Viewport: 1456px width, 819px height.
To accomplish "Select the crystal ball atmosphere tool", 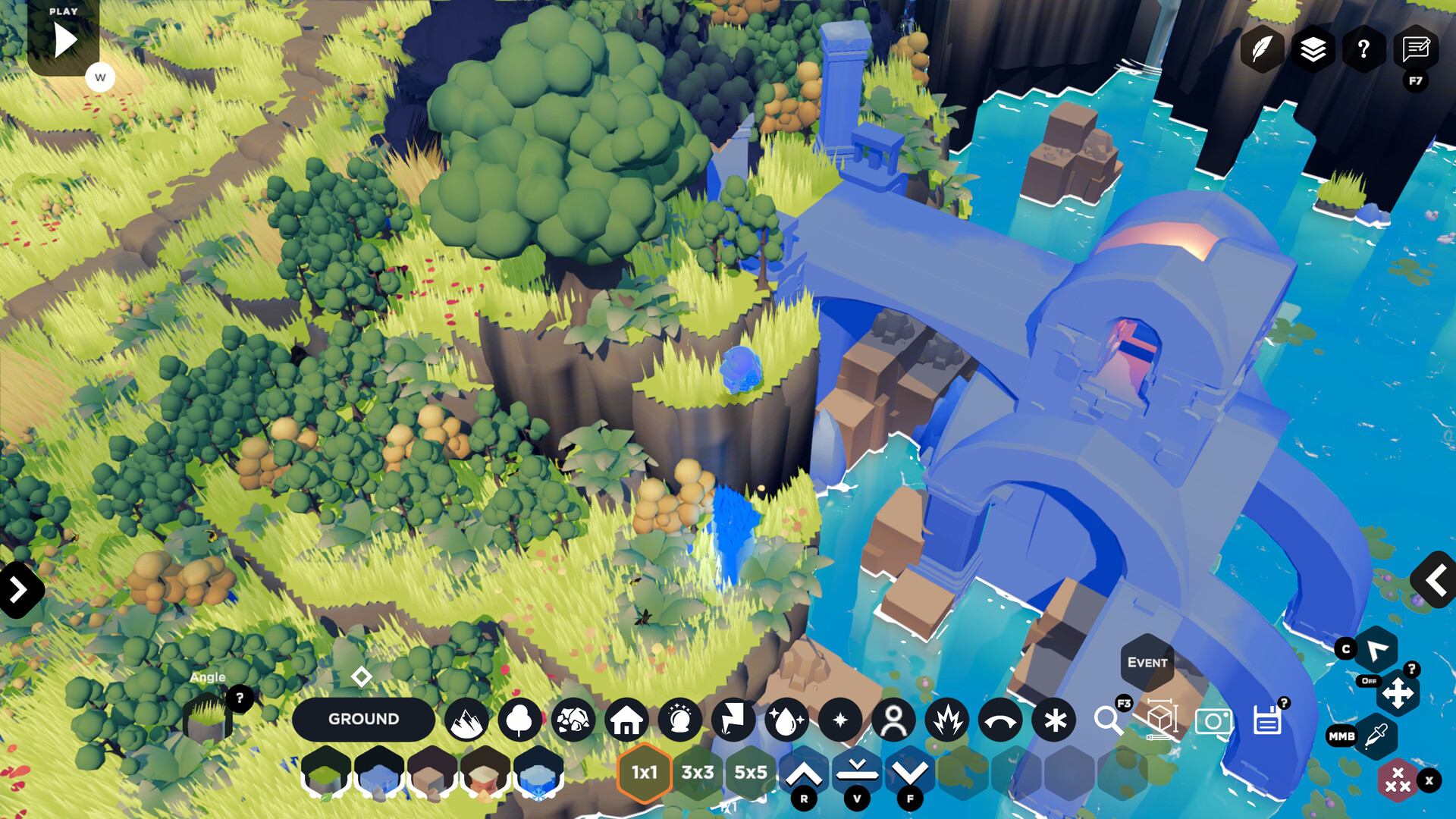I will click(680, 720).
